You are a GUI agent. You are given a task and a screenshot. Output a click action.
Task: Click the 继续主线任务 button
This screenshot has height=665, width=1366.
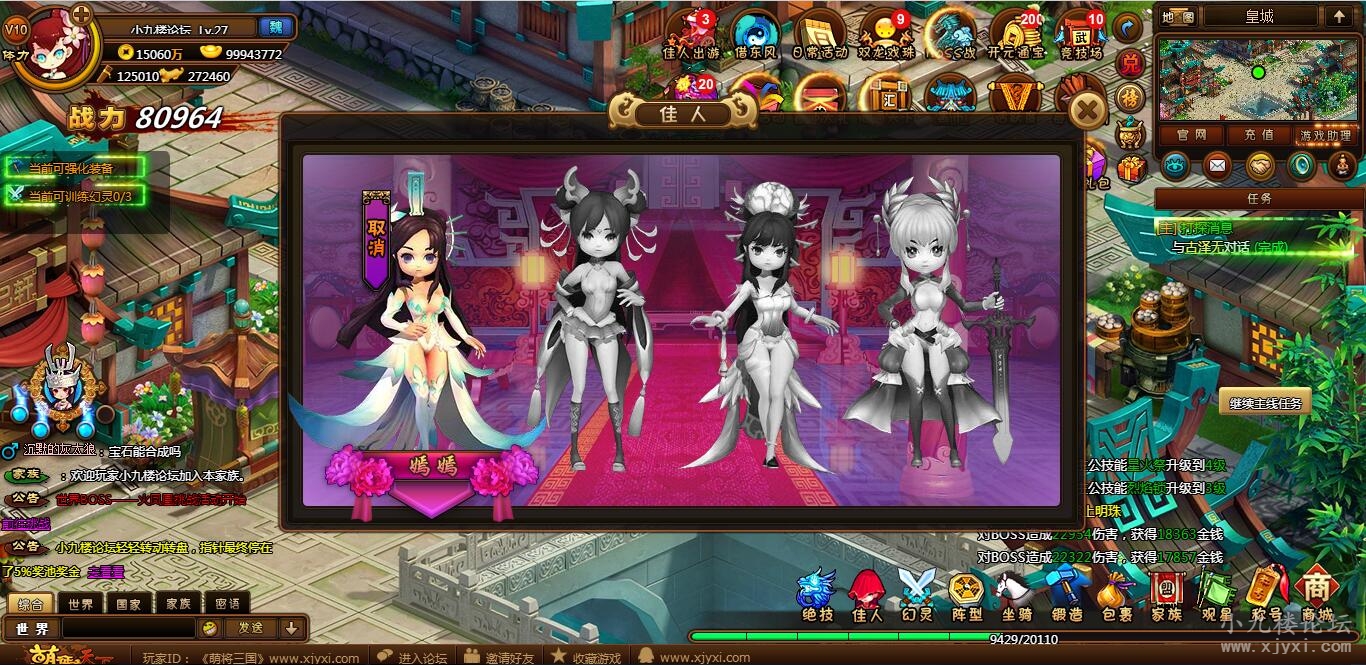click(1265, 403)
